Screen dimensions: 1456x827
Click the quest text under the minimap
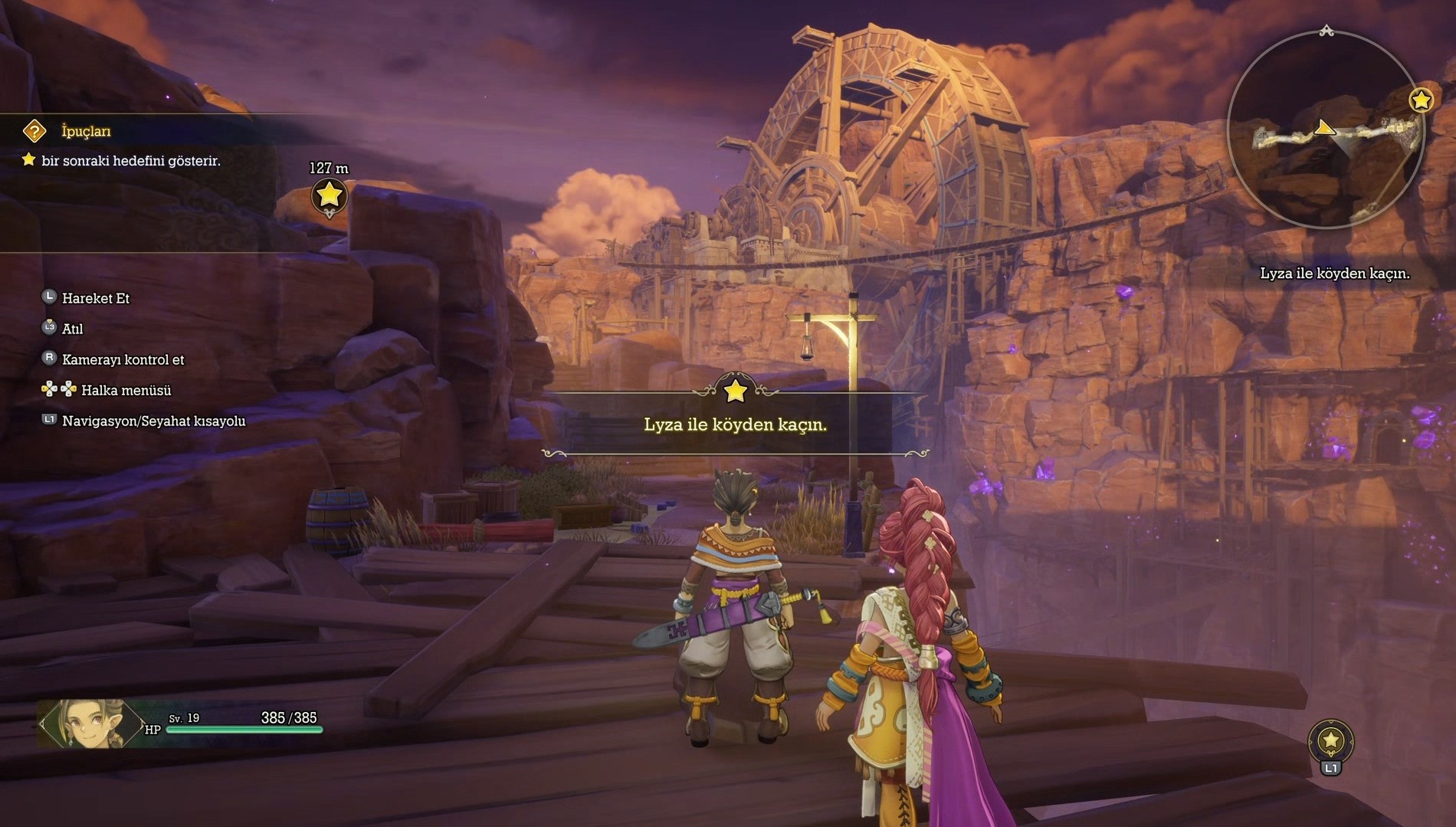pos(1334,274)
